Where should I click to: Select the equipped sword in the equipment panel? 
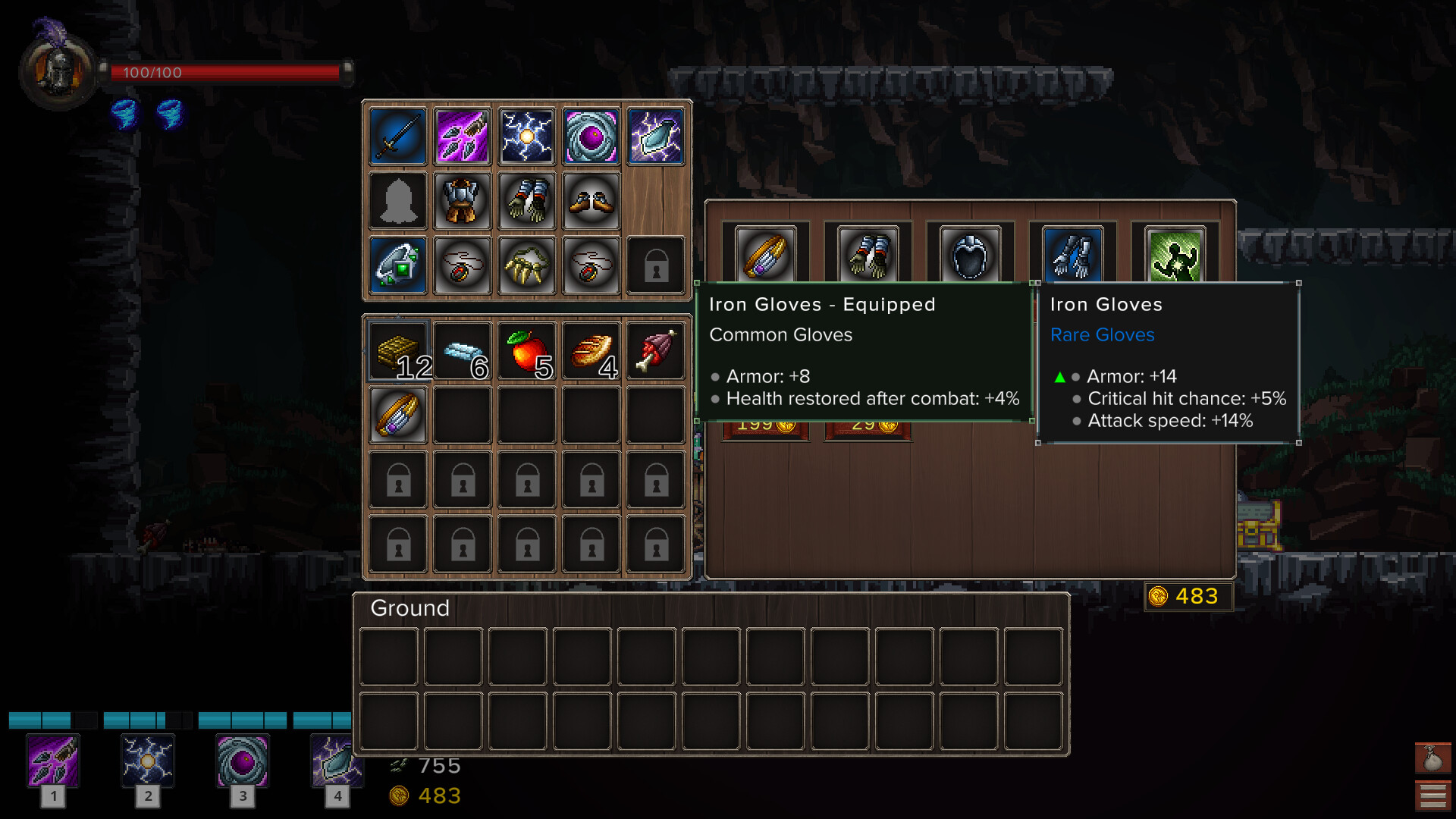click(x=397, y=136)
